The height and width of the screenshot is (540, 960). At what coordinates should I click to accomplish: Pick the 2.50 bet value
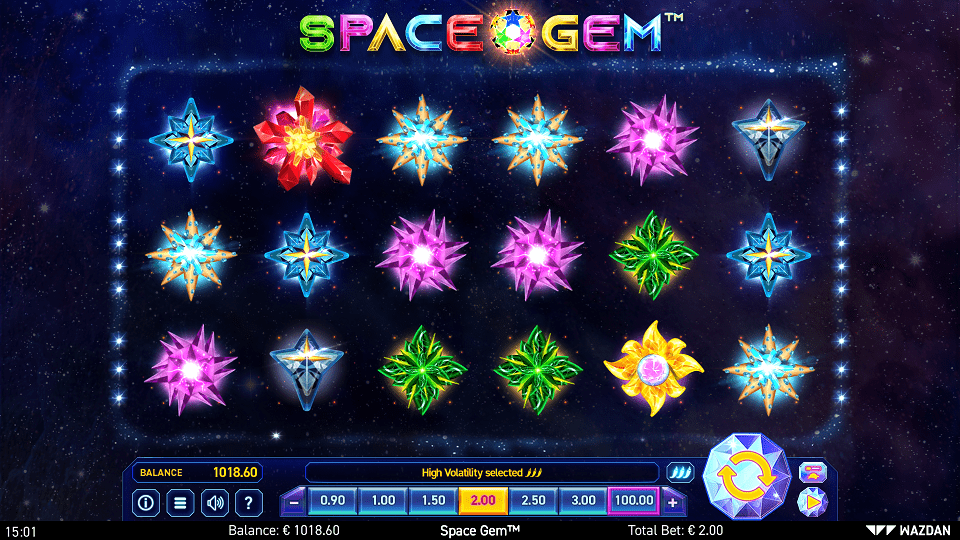coord(533,500)
